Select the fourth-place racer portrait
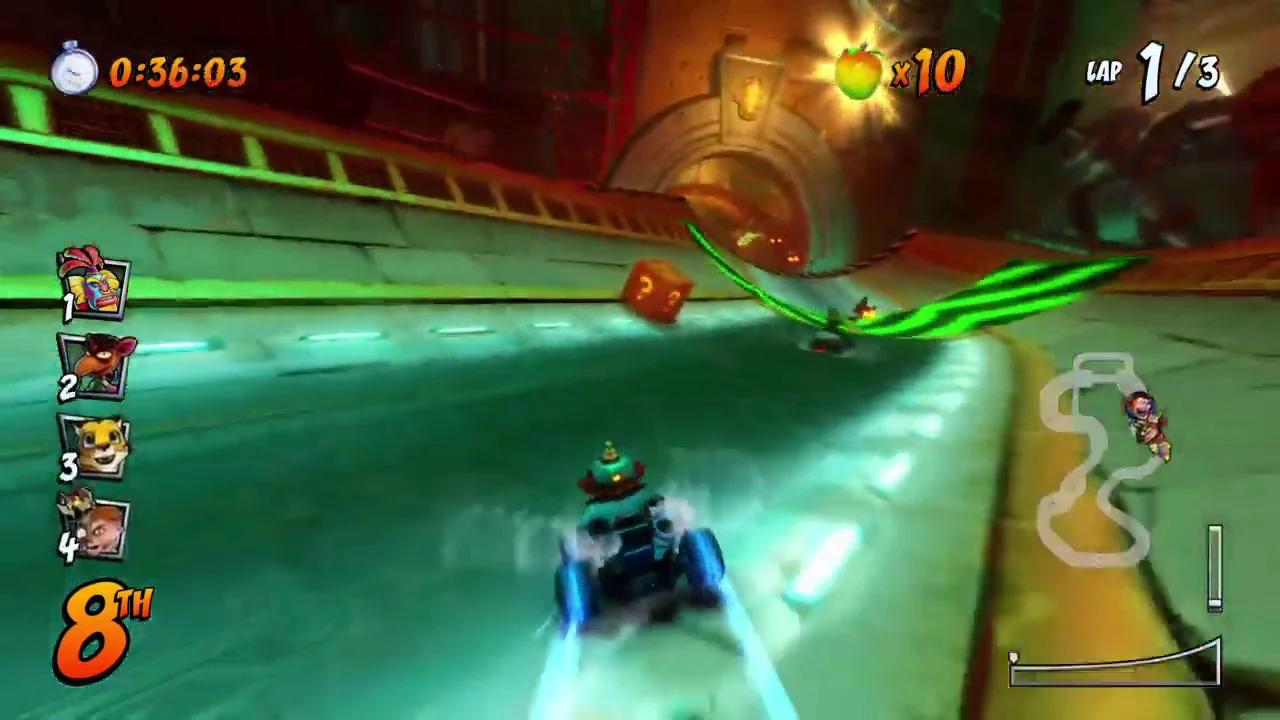The height and width of the screenshot is (720, 1280). coord(95,524)
